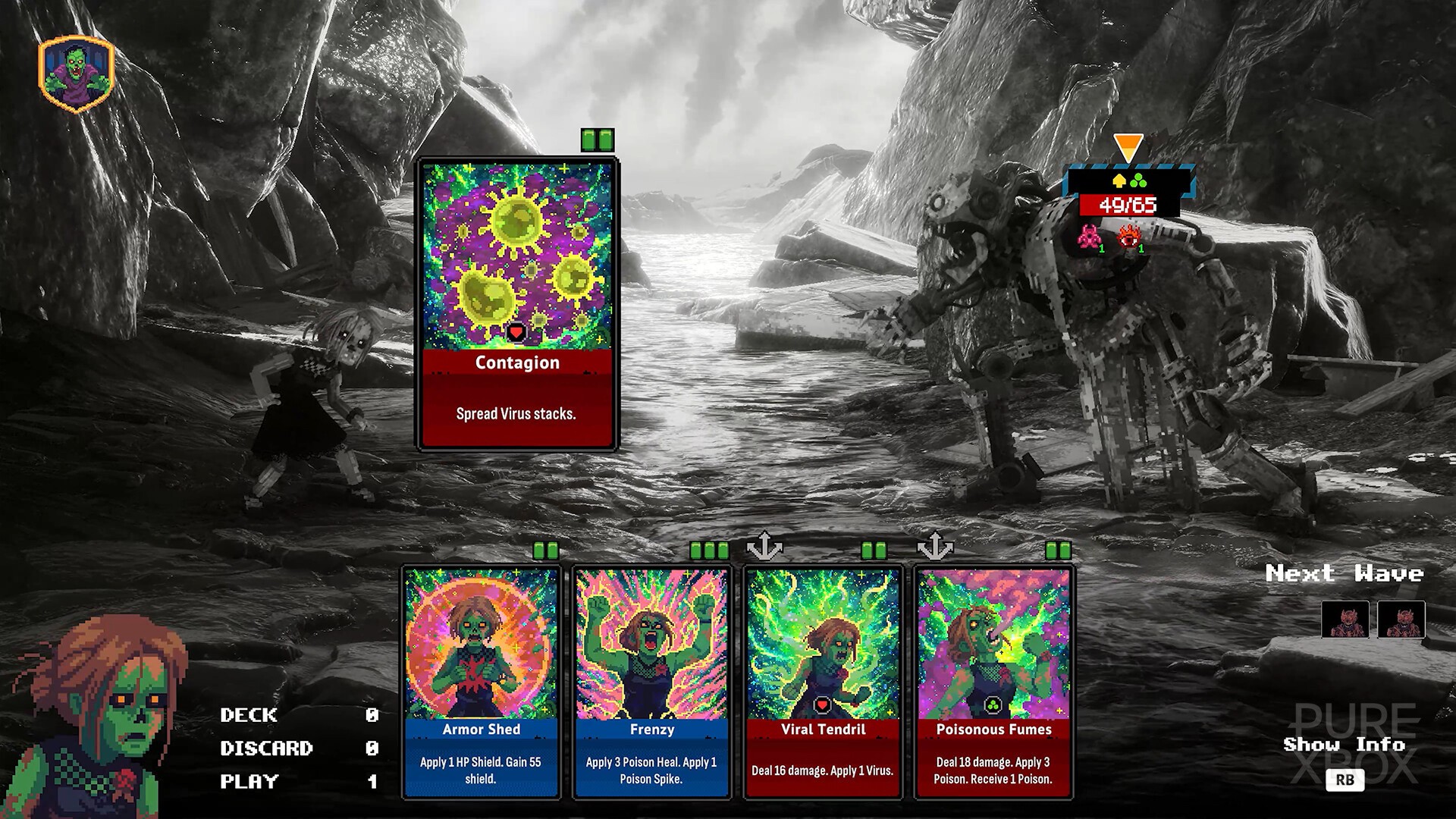Image resolution: width=1456 pixels, height=819 pixels.
Task: View the first Next Wave enemy thumbnail
Action: [x=1345, y=620]
